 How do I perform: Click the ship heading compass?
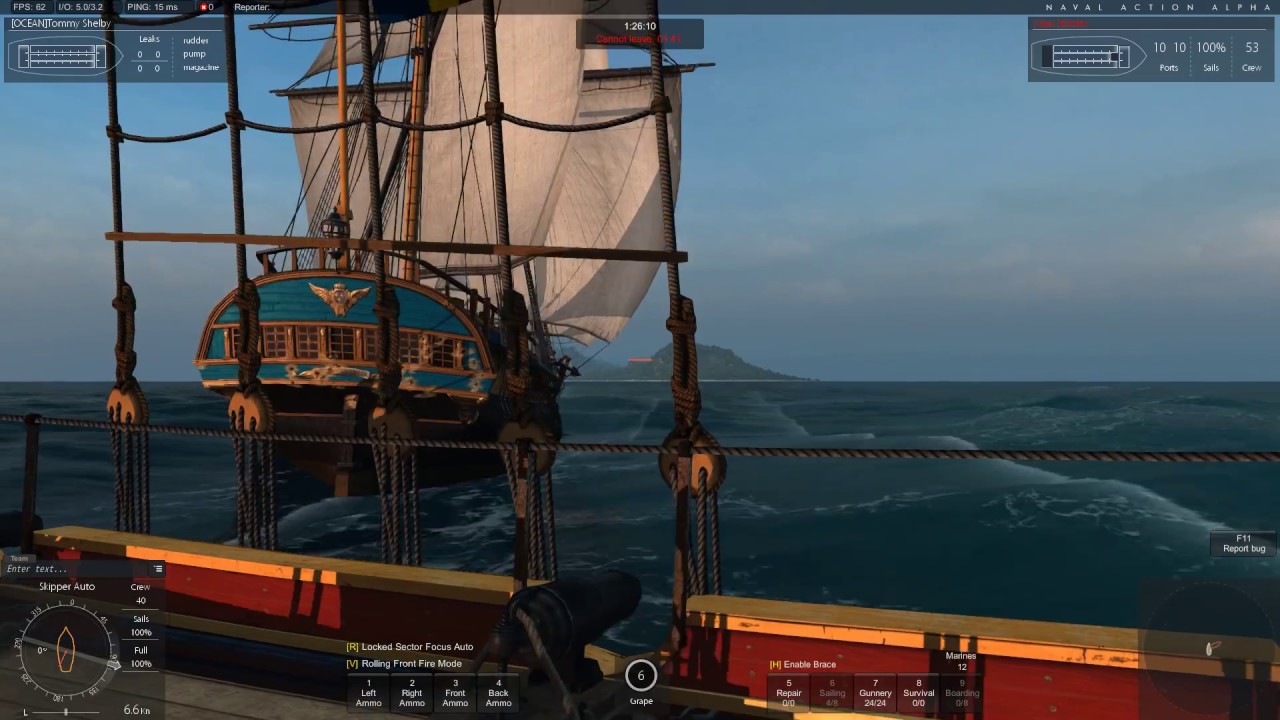tap(66, 650)
